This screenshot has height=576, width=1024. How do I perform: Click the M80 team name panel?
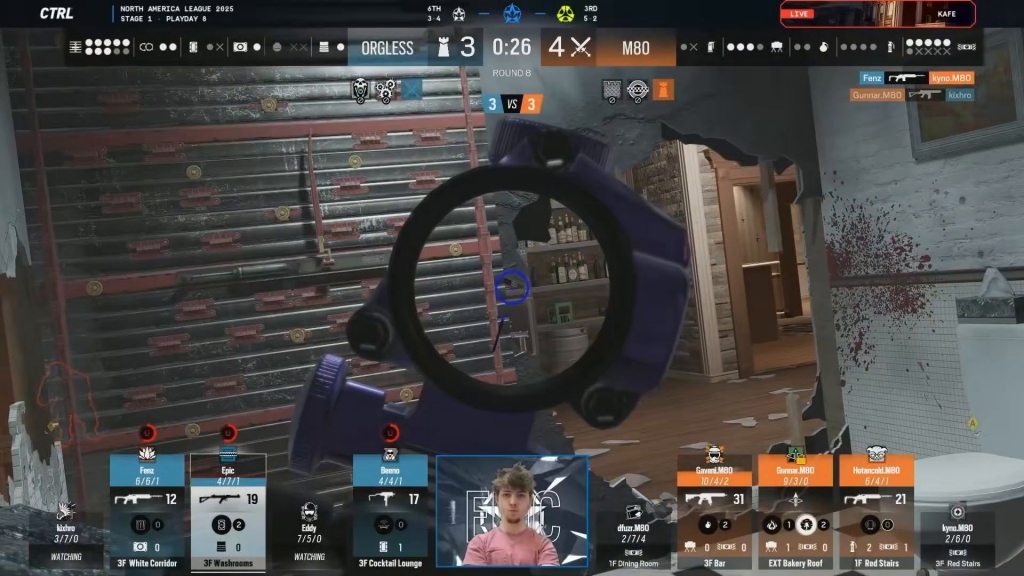coord(635,47)
